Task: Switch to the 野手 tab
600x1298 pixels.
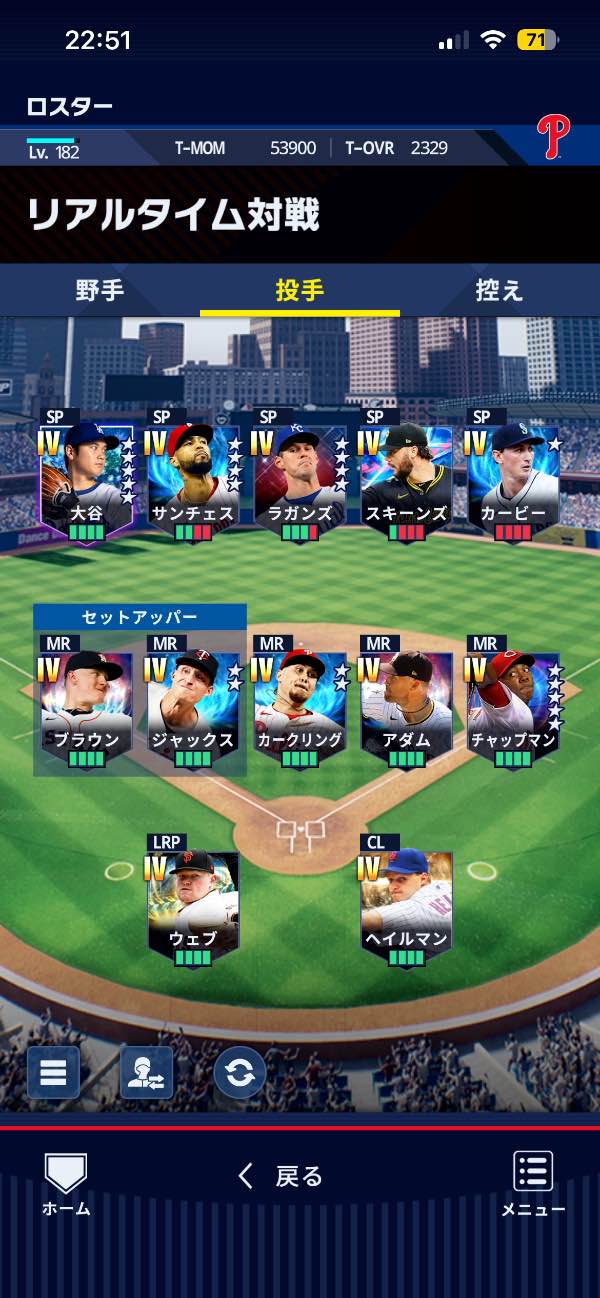Action: (x=100, y=291)
